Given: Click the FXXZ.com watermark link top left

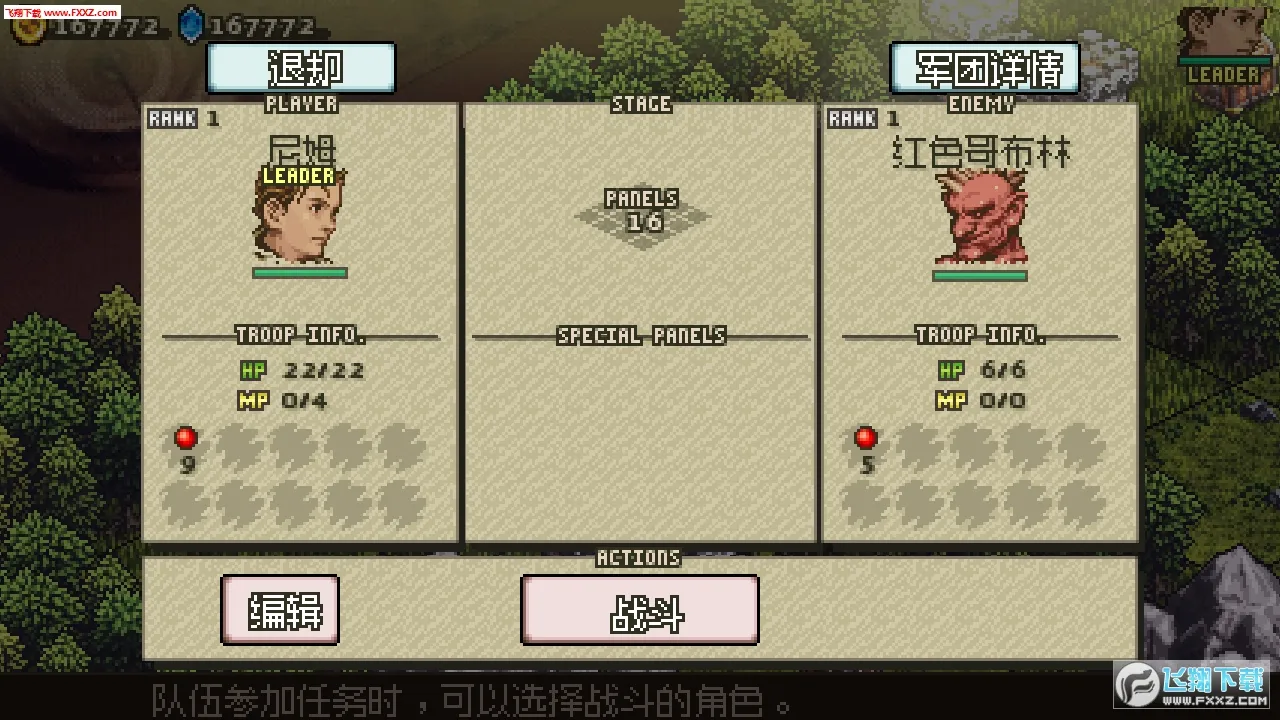Looking at the screenshot, I should tap(62, 12).
